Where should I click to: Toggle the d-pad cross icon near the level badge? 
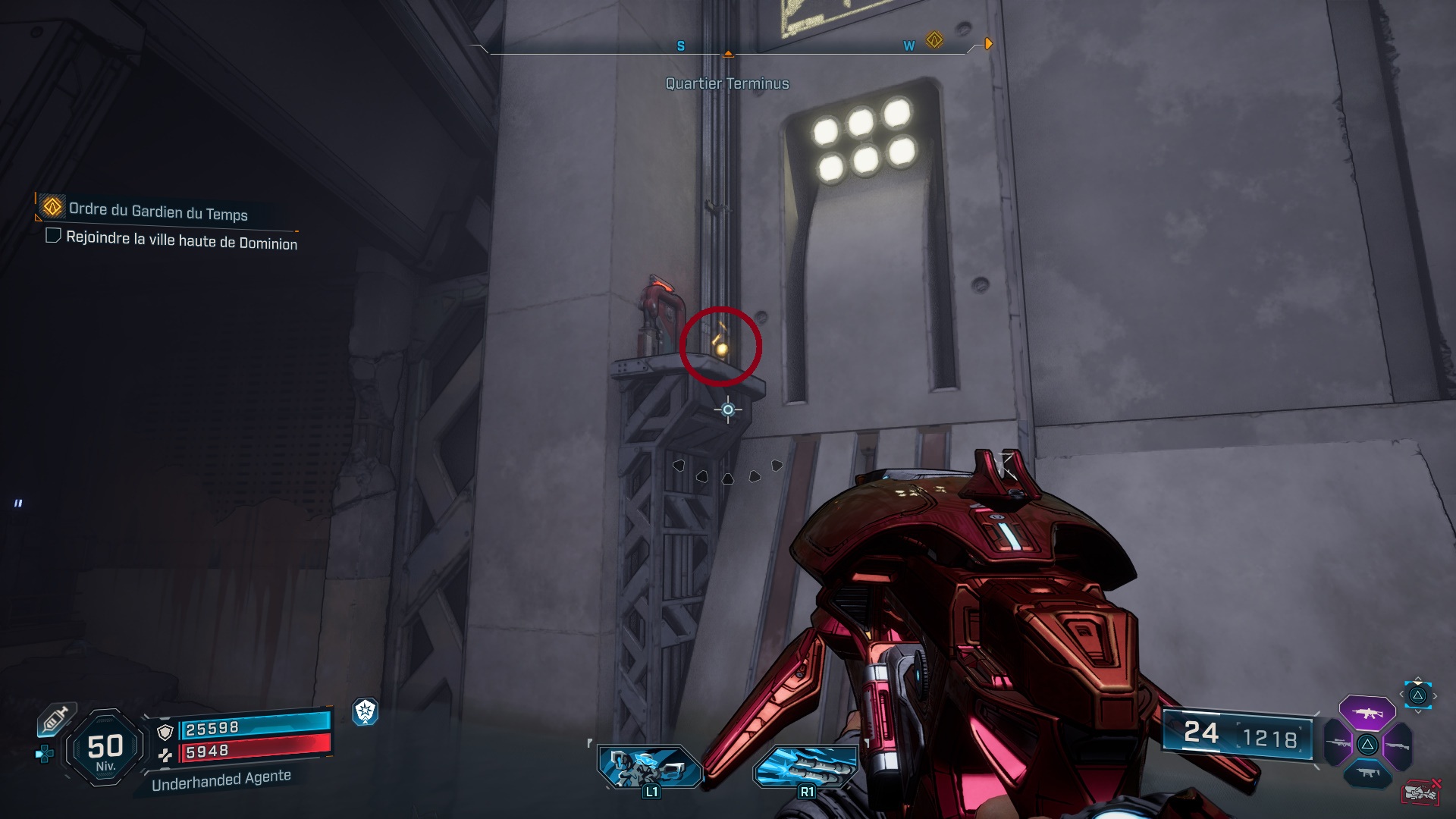click(x=43, y=755)
